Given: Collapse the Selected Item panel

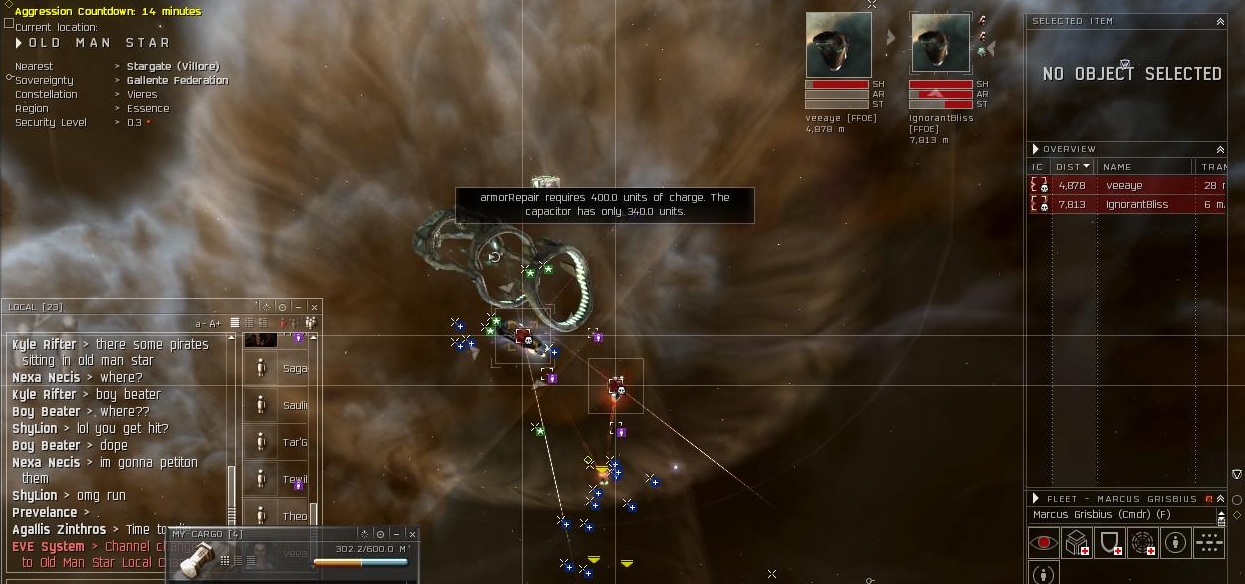Looking at the screenshot, I should point(1220,21).
